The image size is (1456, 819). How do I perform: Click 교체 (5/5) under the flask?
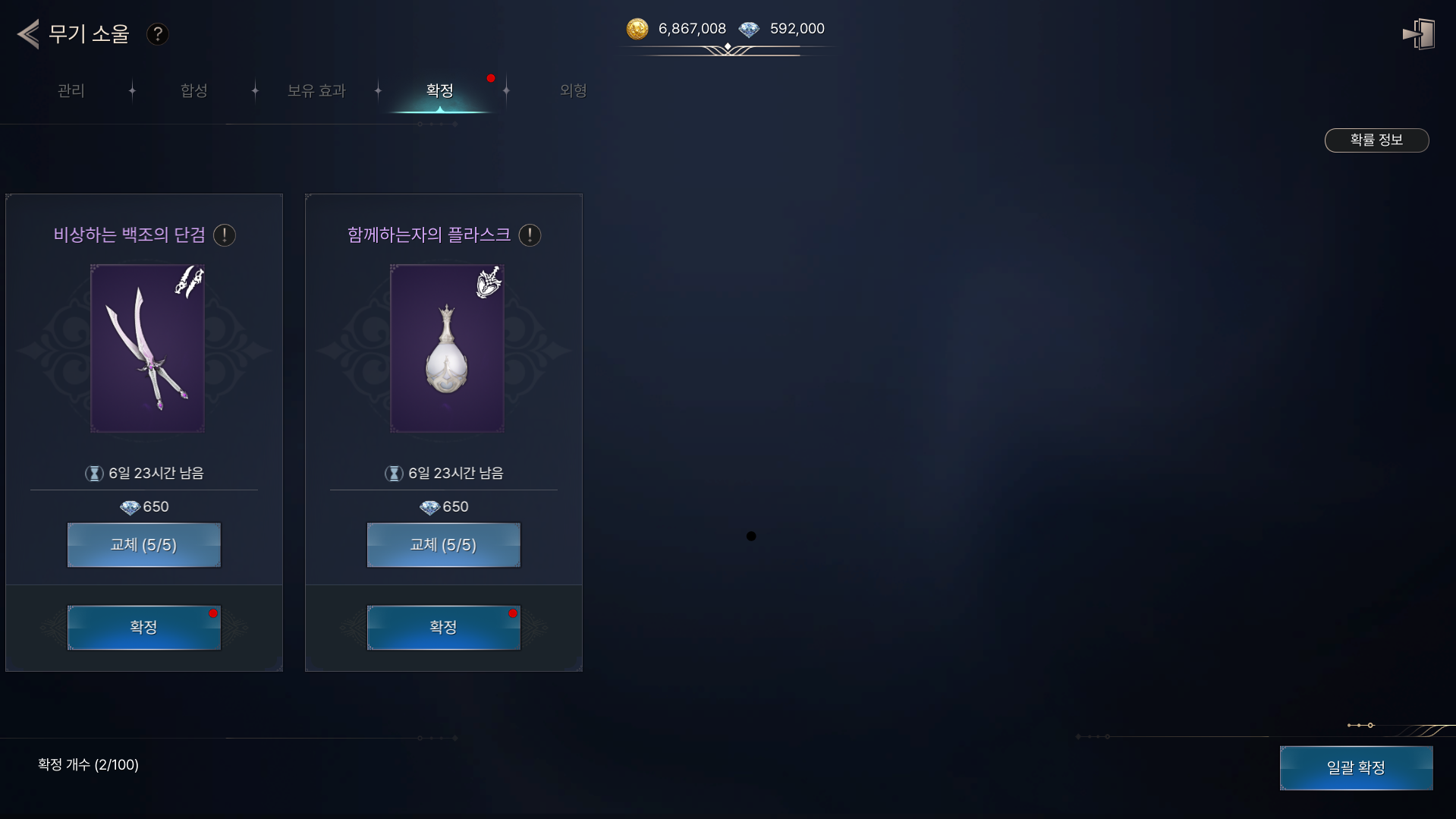coord(444,545)
